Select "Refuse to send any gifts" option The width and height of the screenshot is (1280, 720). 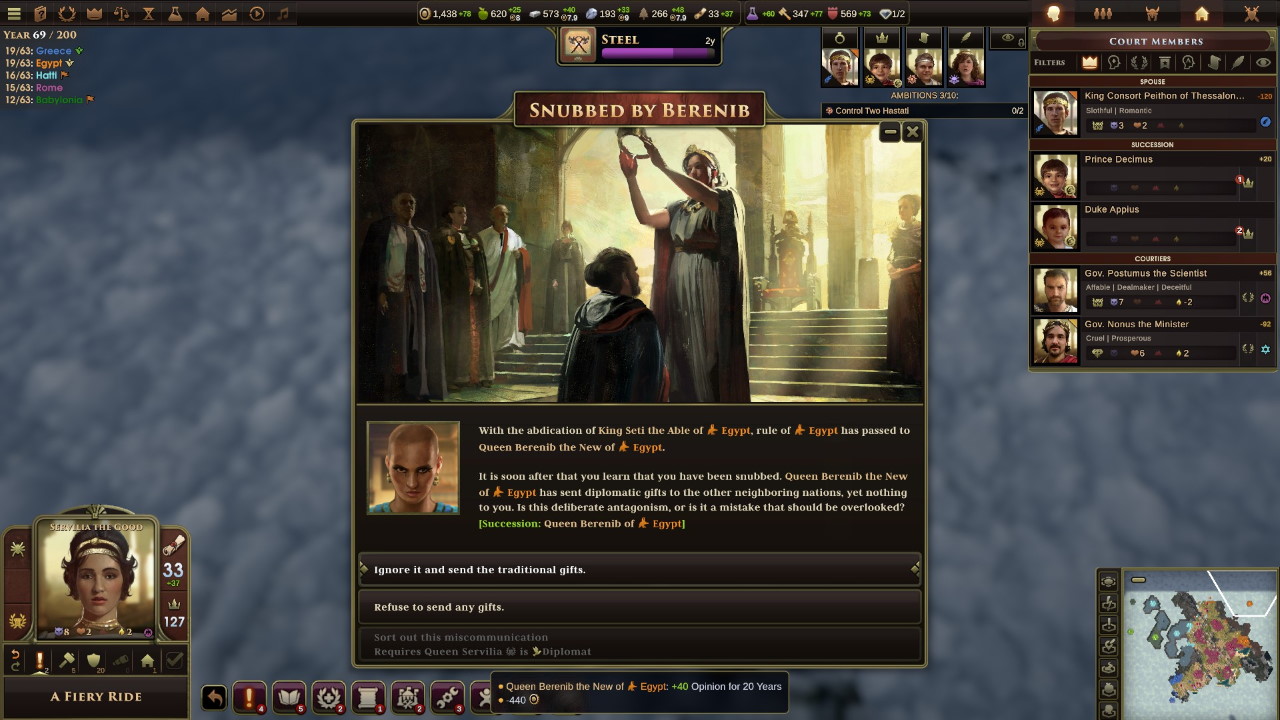pos(639,607)
